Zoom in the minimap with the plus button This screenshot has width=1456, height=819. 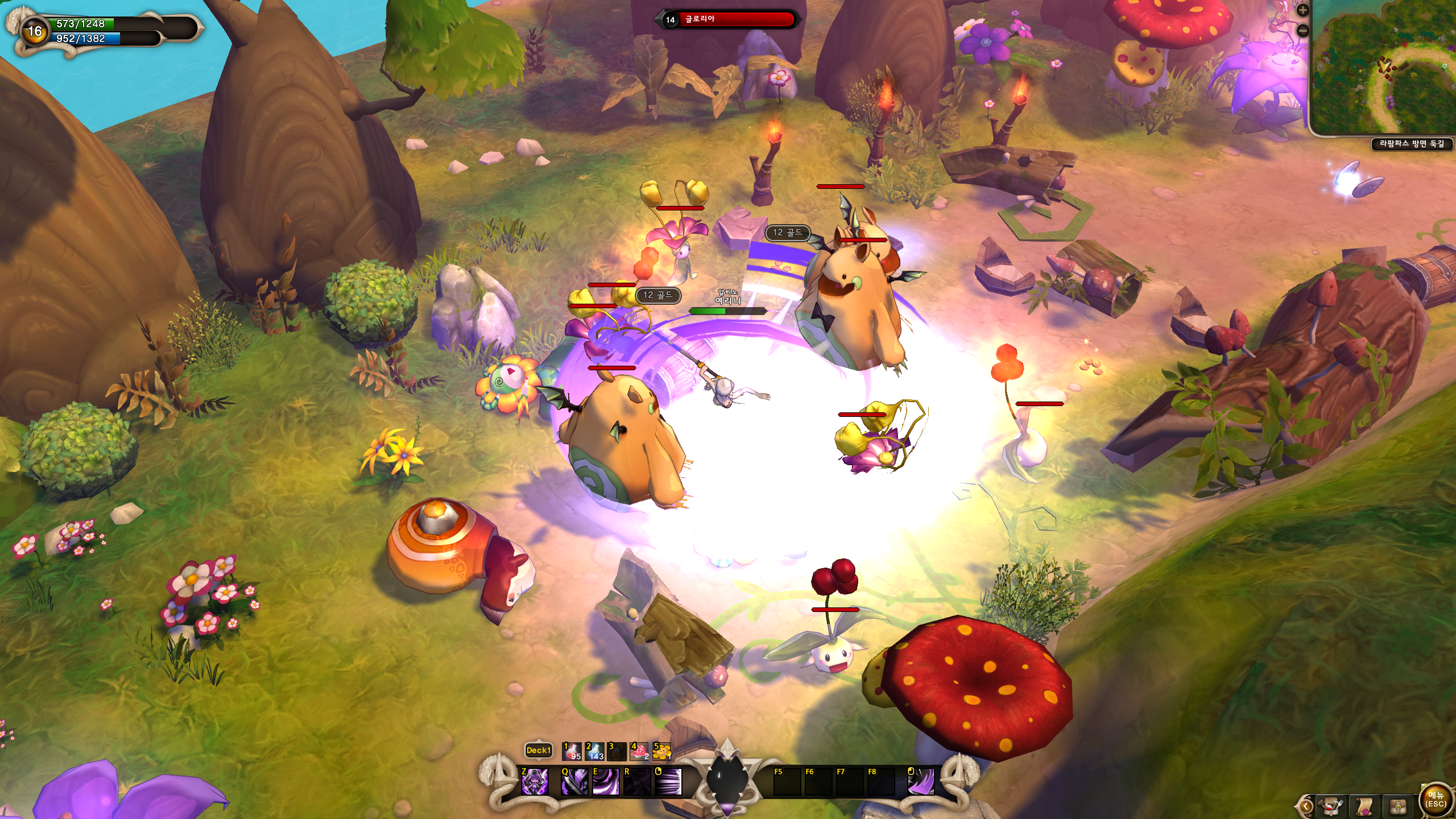tap(1302, 10)
